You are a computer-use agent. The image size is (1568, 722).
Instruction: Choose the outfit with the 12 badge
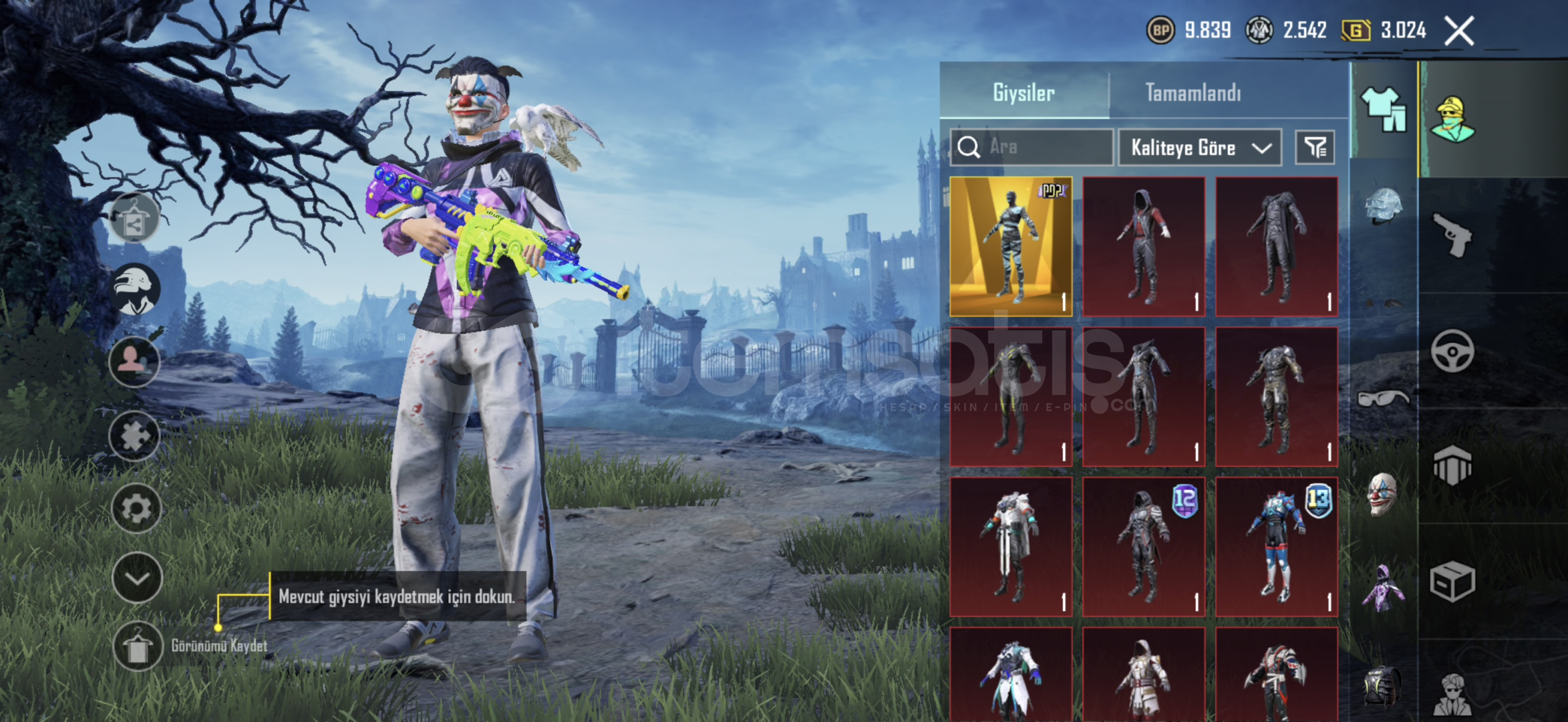tap(1144, 546)
